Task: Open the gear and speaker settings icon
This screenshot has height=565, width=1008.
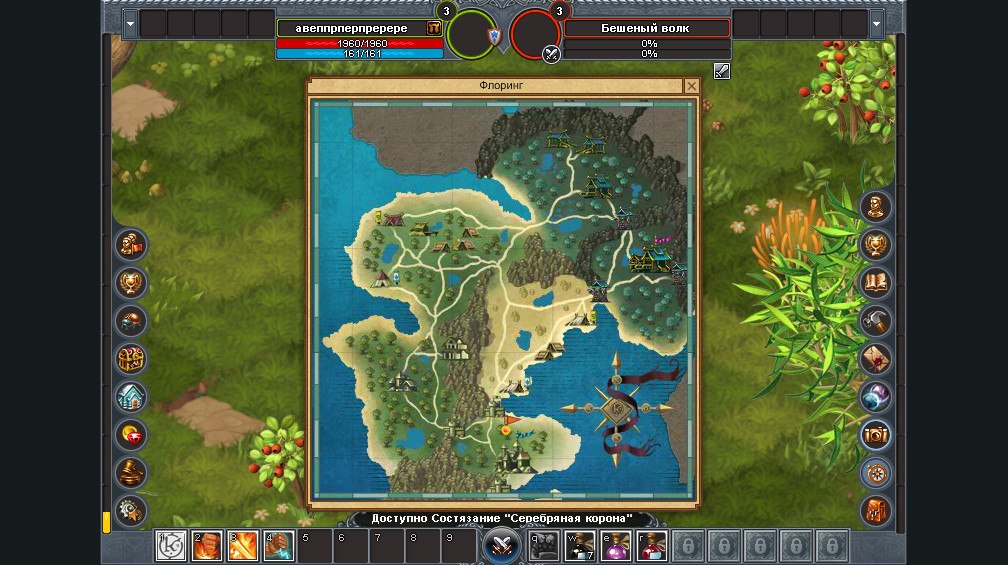Action: tap(131, 510)
